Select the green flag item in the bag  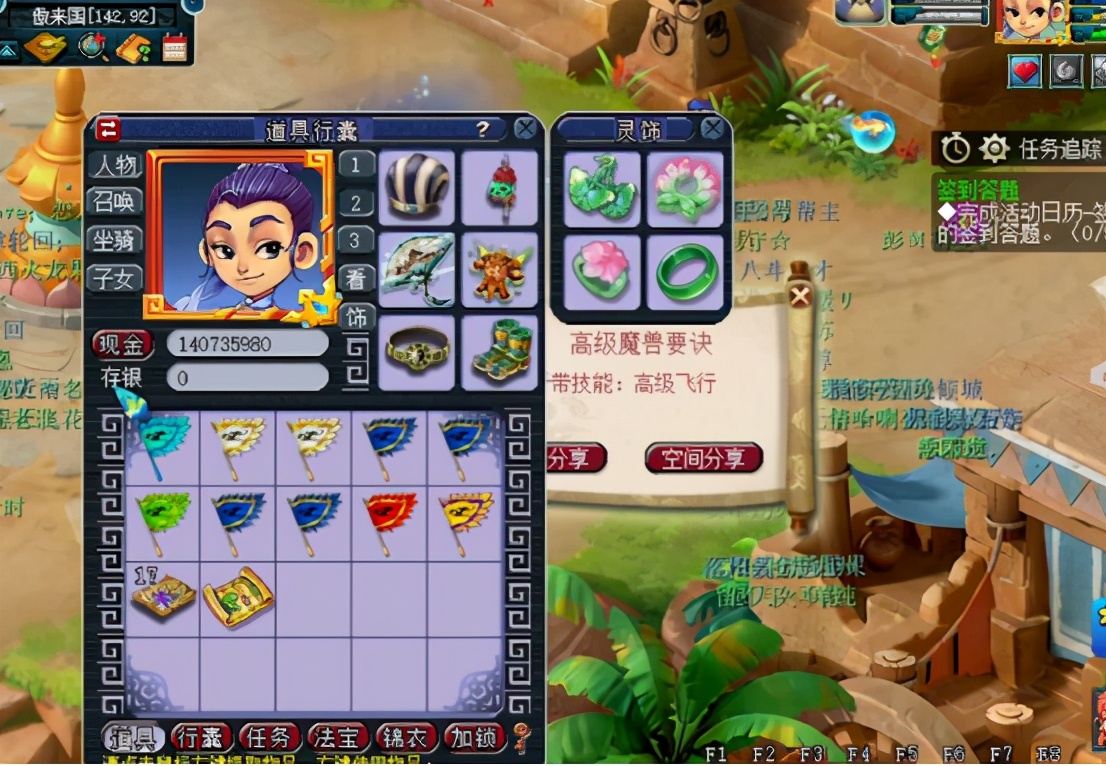[162, 520]
